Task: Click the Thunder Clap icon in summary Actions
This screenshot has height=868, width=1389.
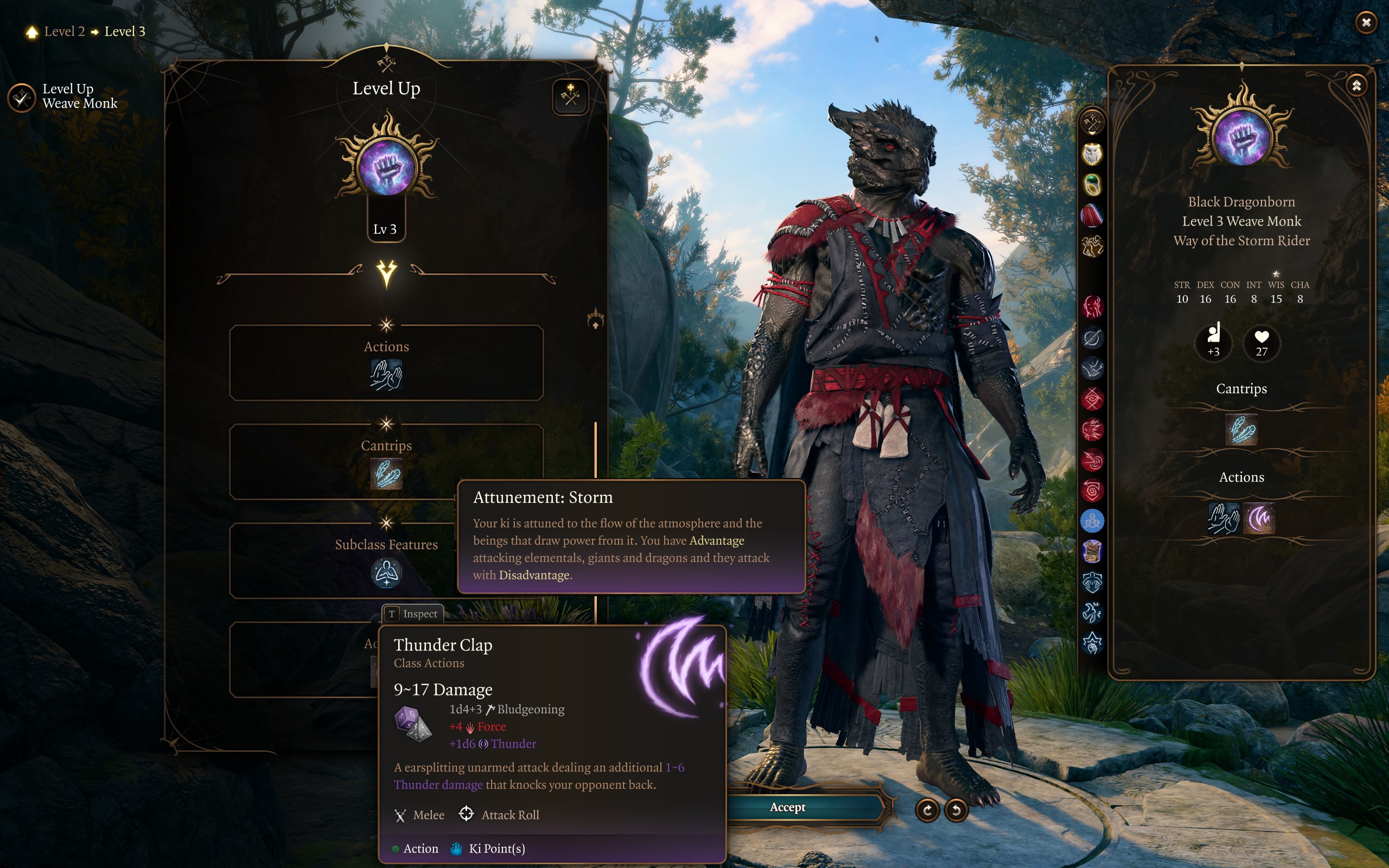Action: point(1259,519)
